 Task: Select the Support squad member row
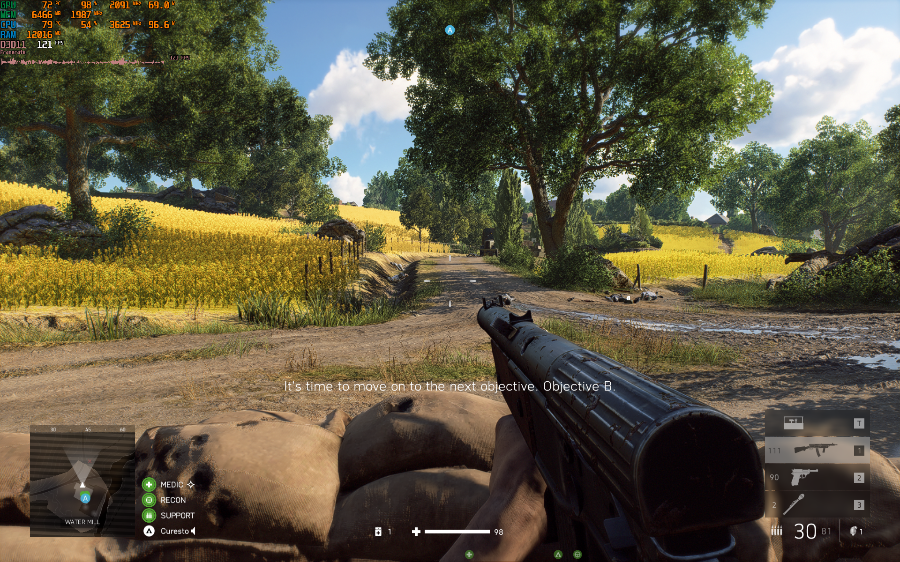170,515
